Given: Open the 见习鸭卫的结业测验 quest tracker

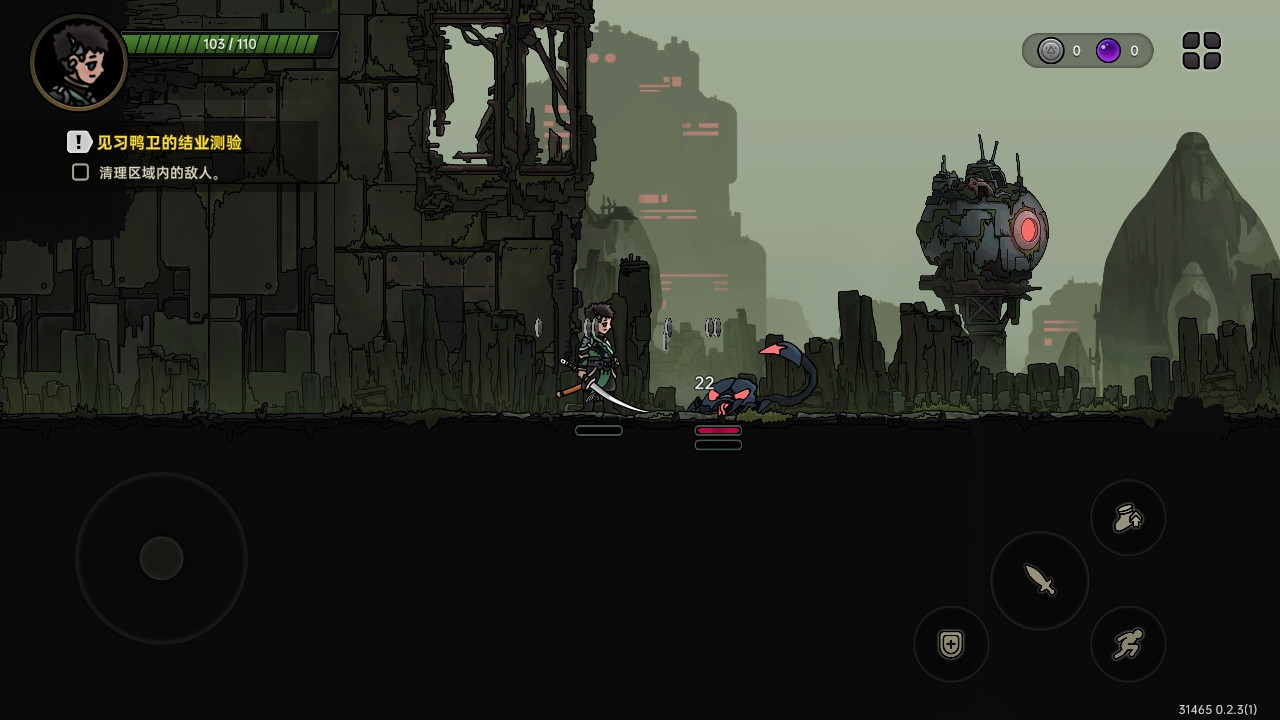Looking at the screenshot, I should point(168,142).
